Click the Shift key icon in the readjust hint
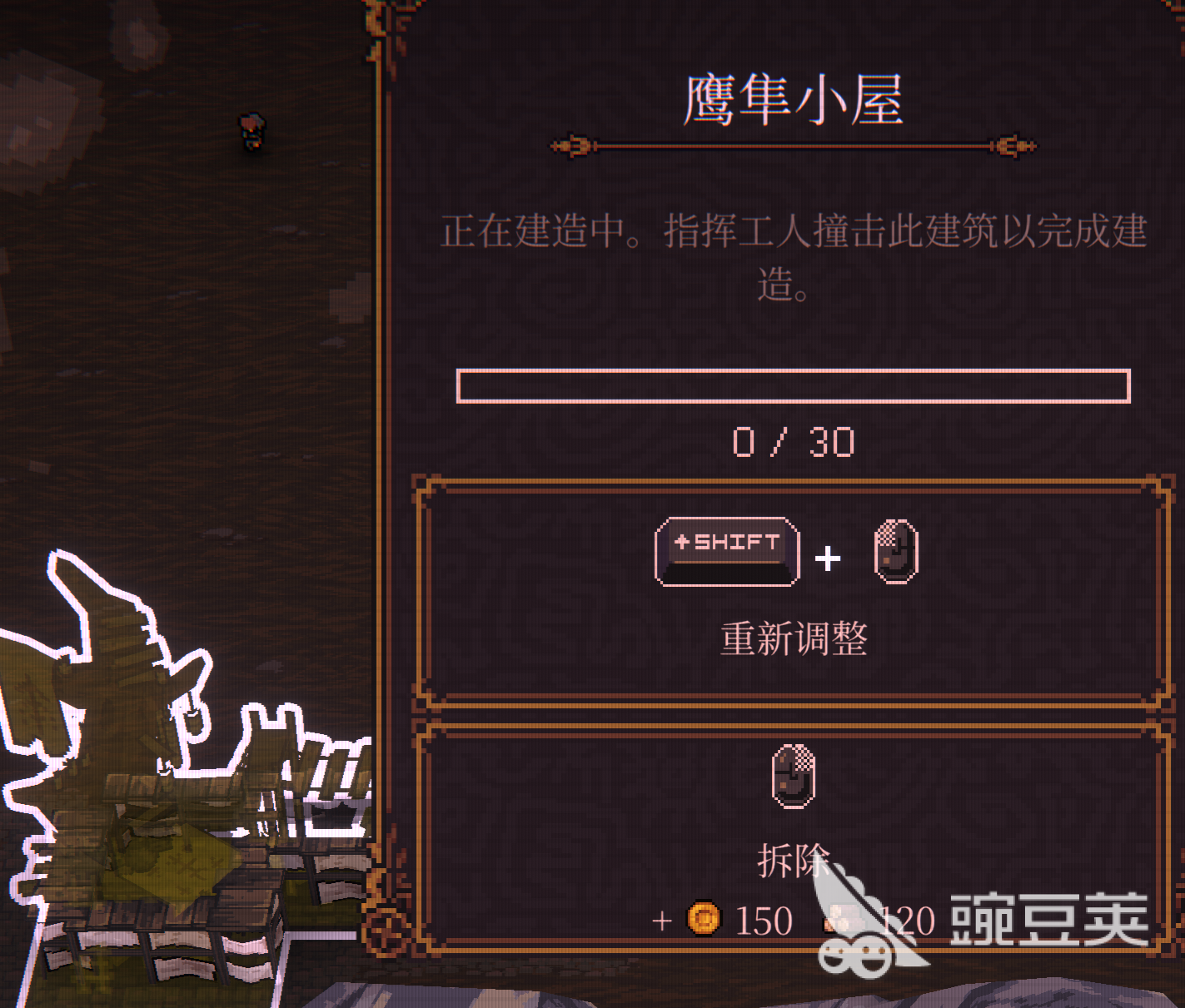Image resolution: width=1185 pixels, height=1008 pixels. point(726,549)
